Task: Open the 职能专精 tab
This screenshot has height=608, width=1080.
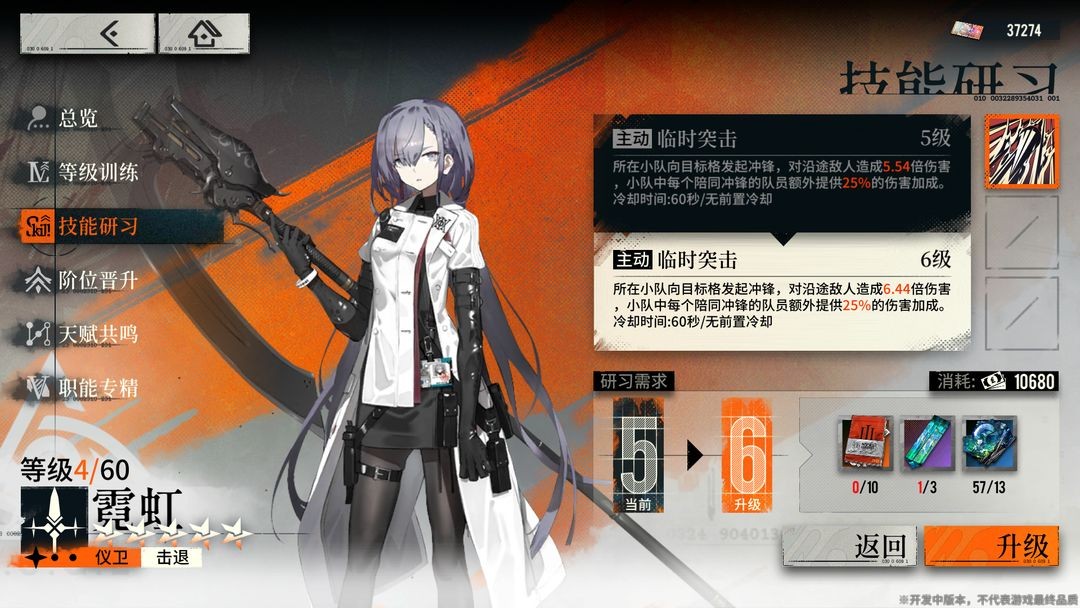Action: click(x=96, y=388)
